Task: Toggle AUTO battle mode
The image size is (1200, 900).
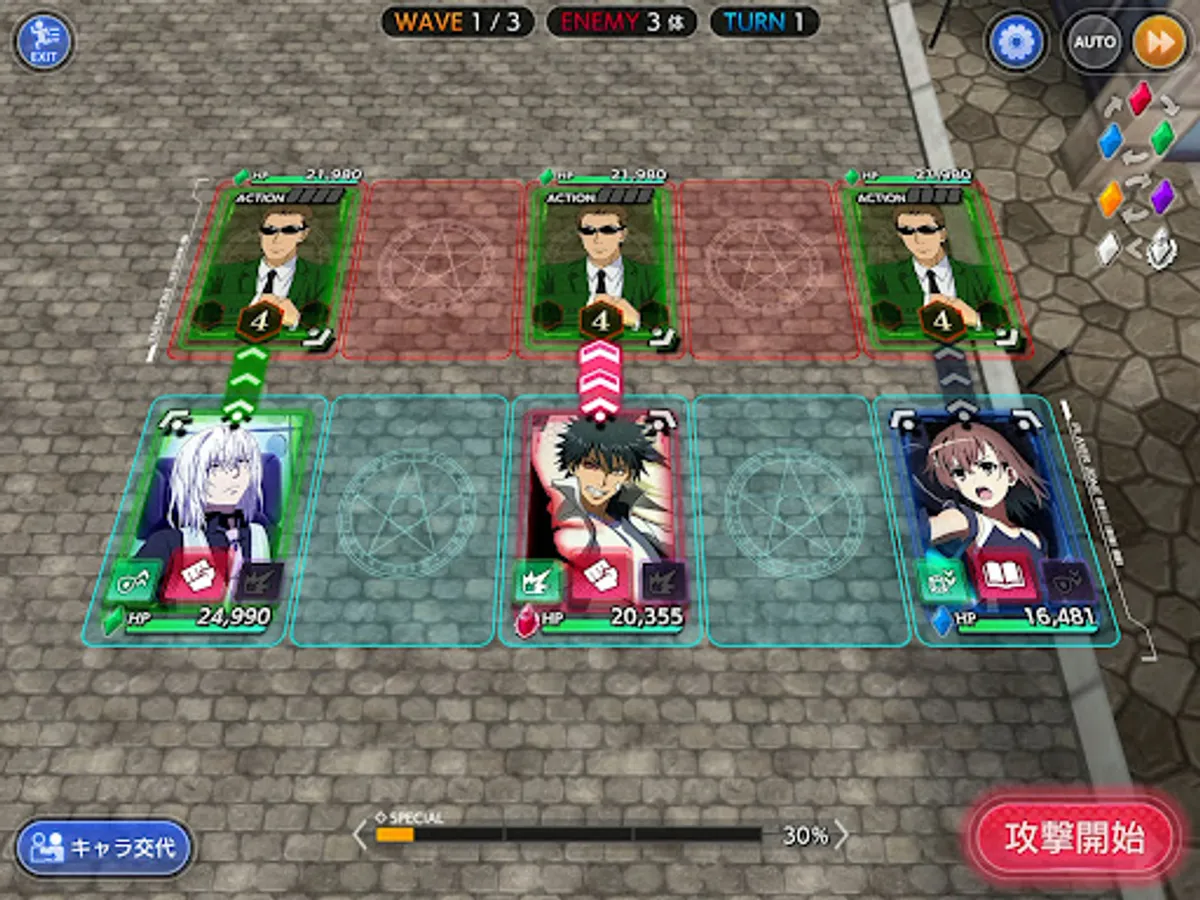Action: [1094, 43]
